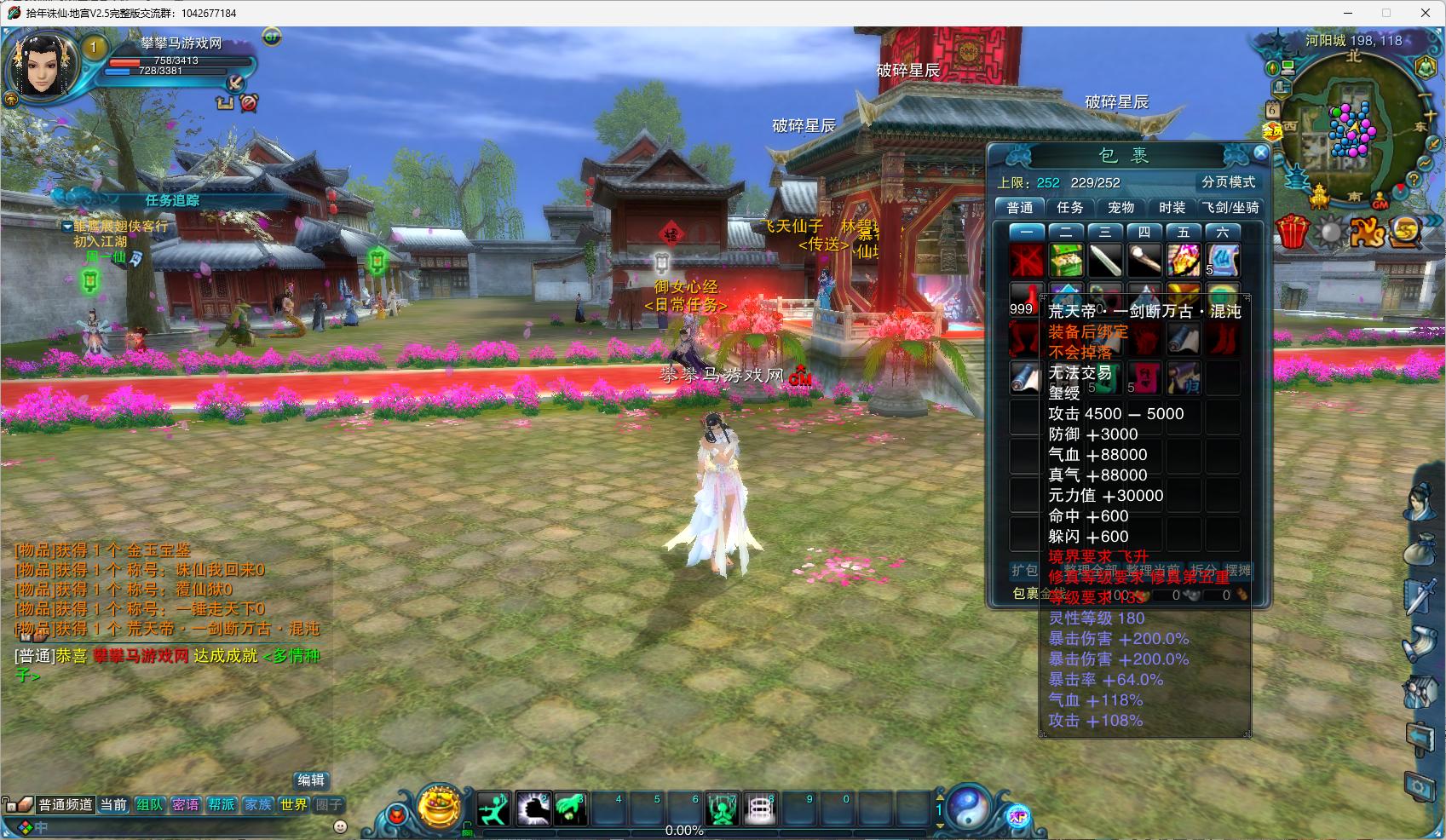Go to bag page 二
This screenshot has width=1446, height=840.
[x=1066, y=232]
